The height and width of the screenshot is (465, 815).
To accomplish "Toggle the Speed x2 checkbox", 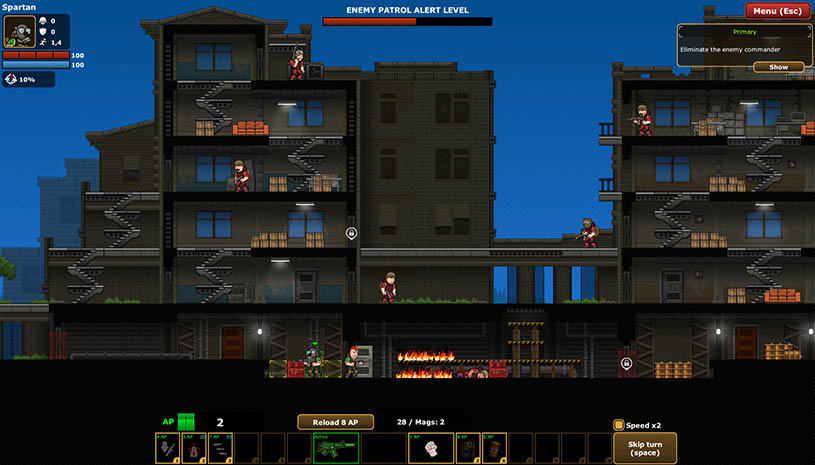I will pyautogui.click(x=619, y=425).
